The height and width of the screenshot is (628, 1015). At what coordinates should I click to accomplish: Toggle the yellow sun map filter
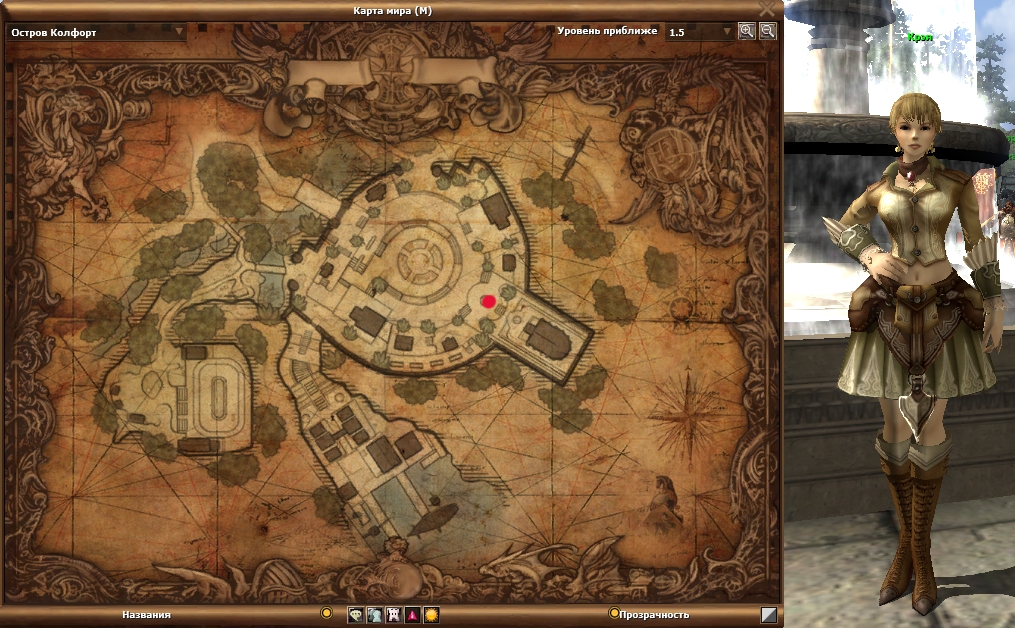coord(431,615)
